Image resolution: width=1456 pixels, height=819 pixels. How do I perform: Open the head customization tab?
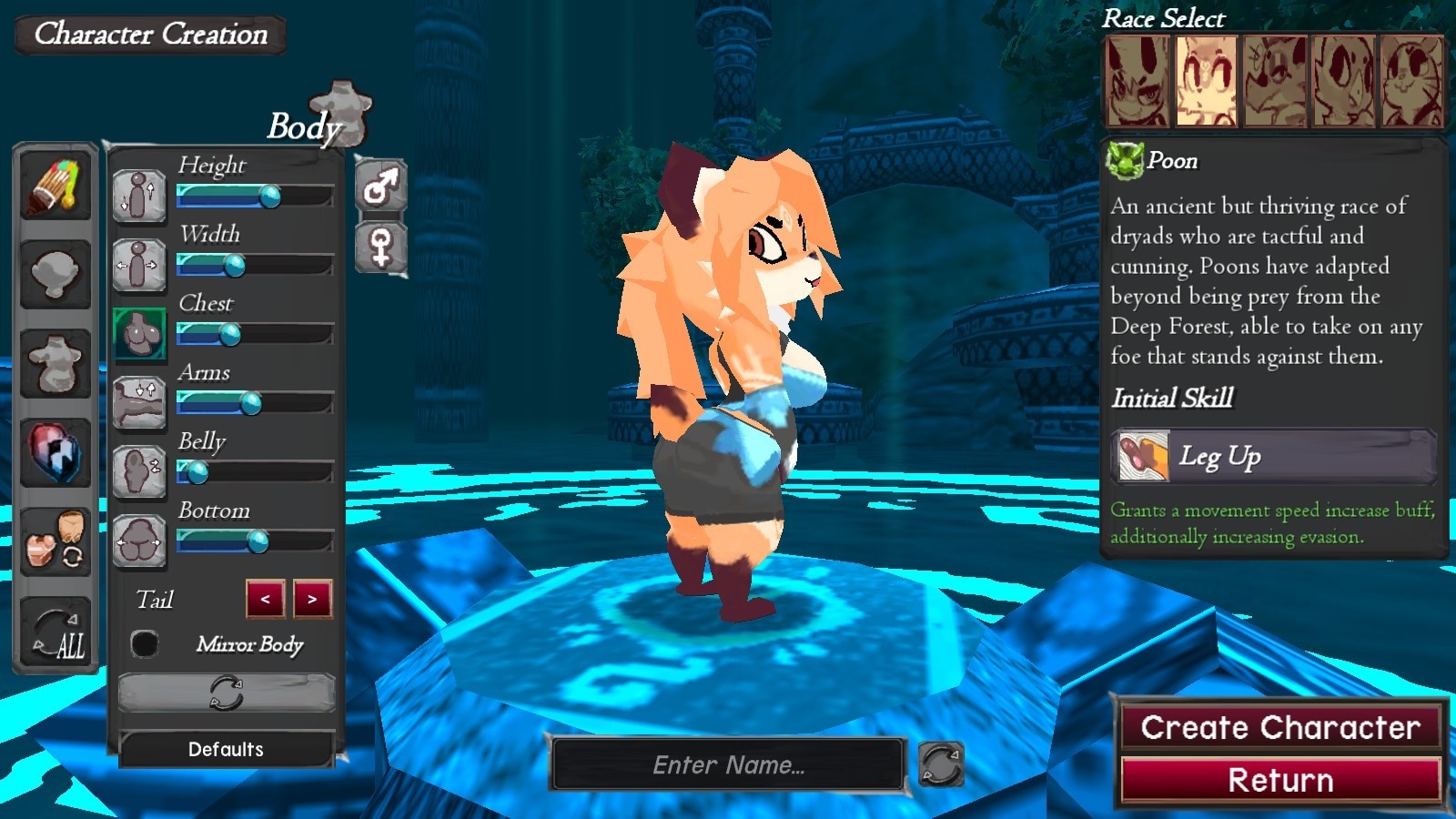(55, 274)
